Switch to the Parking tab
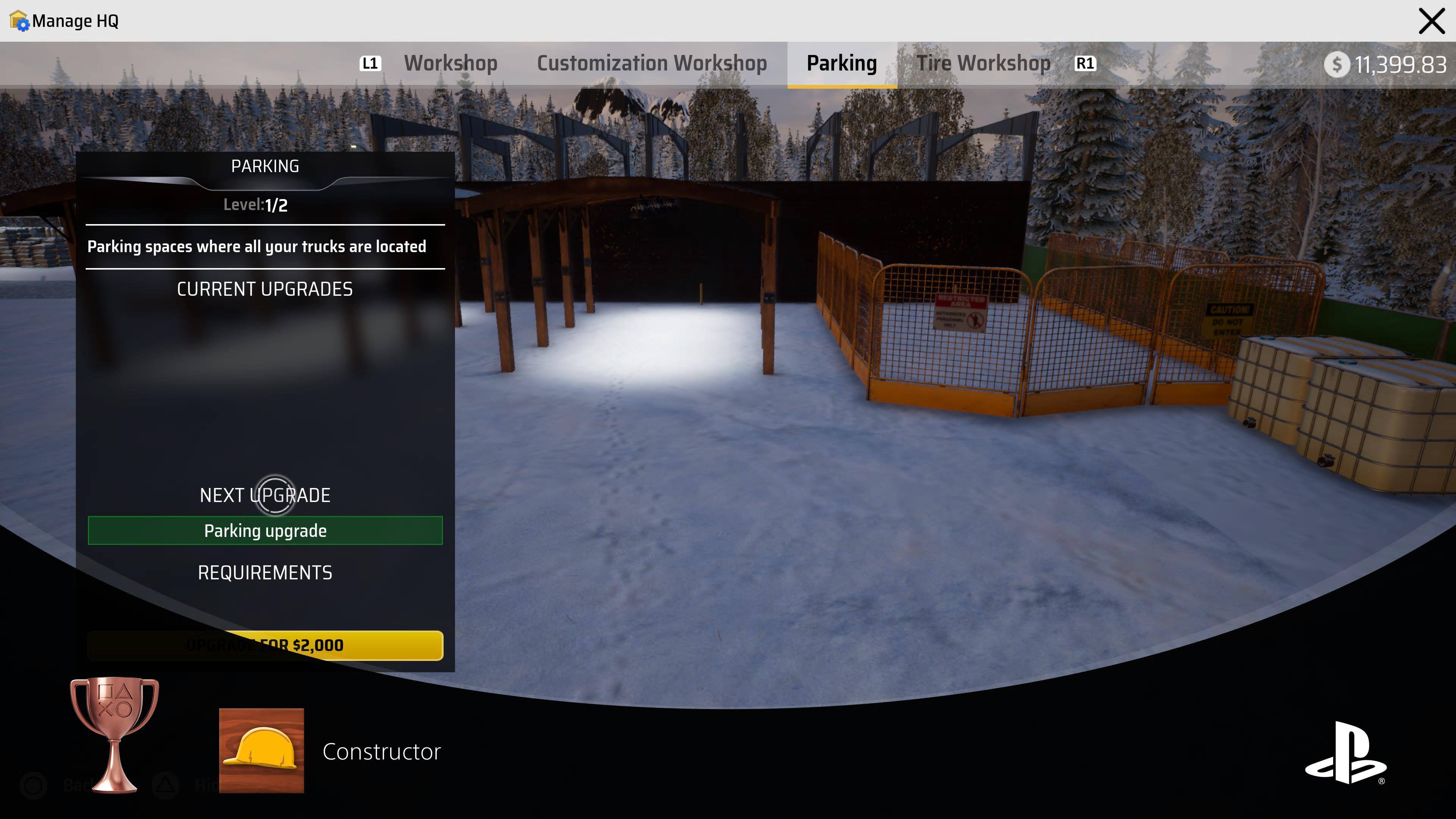The height and width of the screenshot is (819, 1456). tap(842, 63)
